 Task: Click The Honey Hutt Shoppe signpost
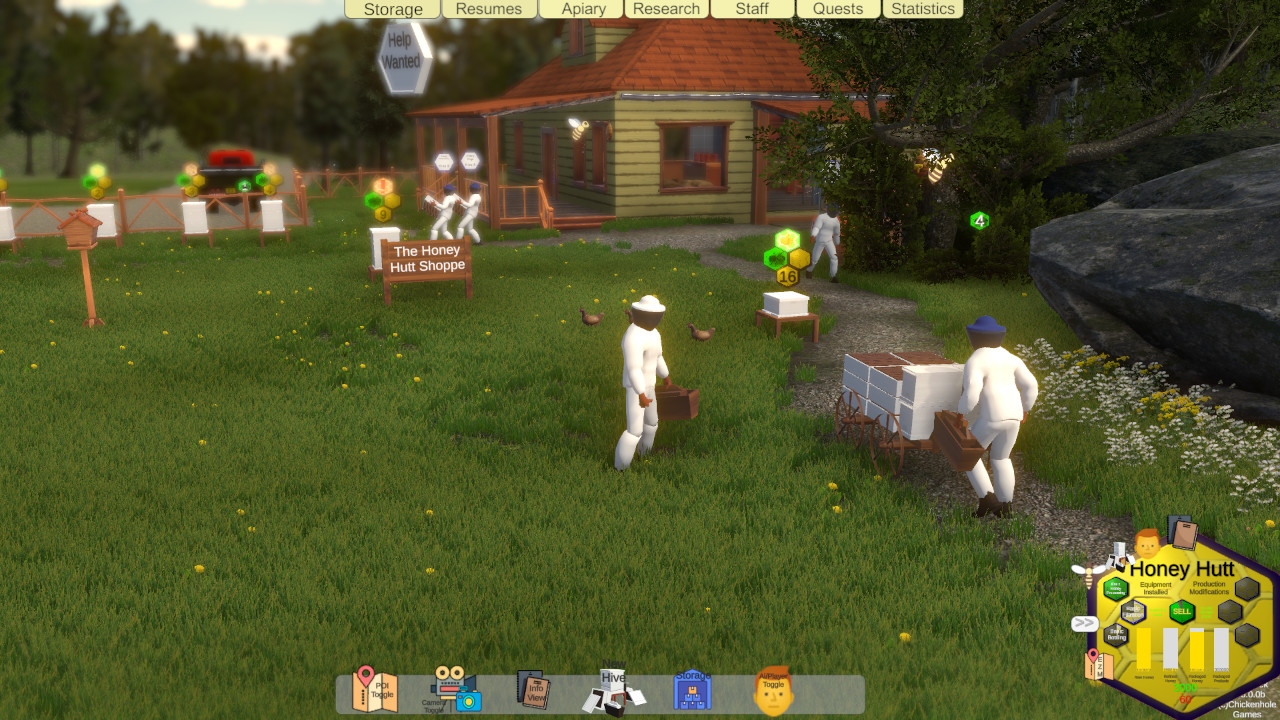[x=428, y=257]
